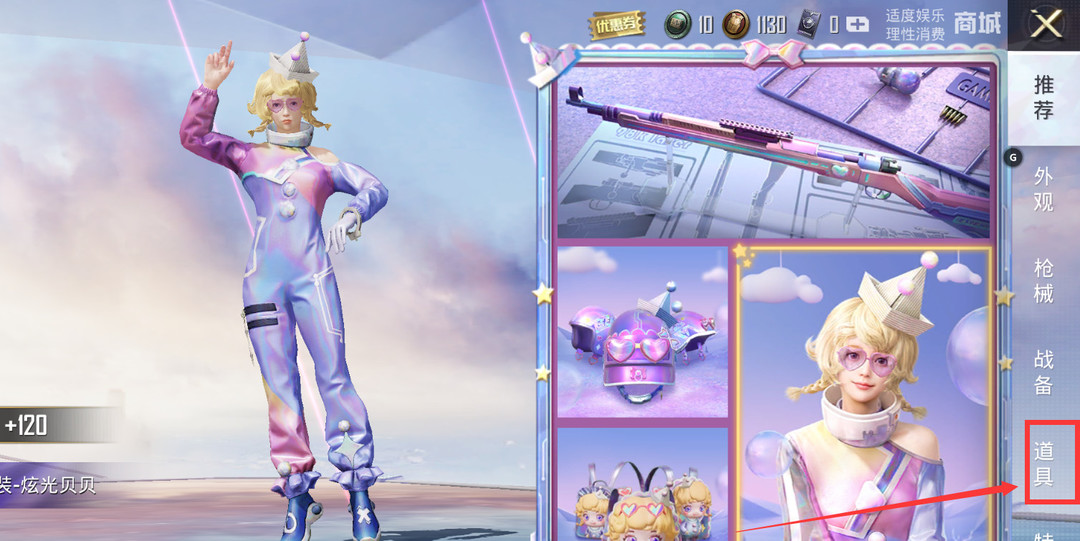Image resolution: width=1080 pixels, height=541 pixels.
Task: Close the shop with the X button
Action: coord(1045,24)
